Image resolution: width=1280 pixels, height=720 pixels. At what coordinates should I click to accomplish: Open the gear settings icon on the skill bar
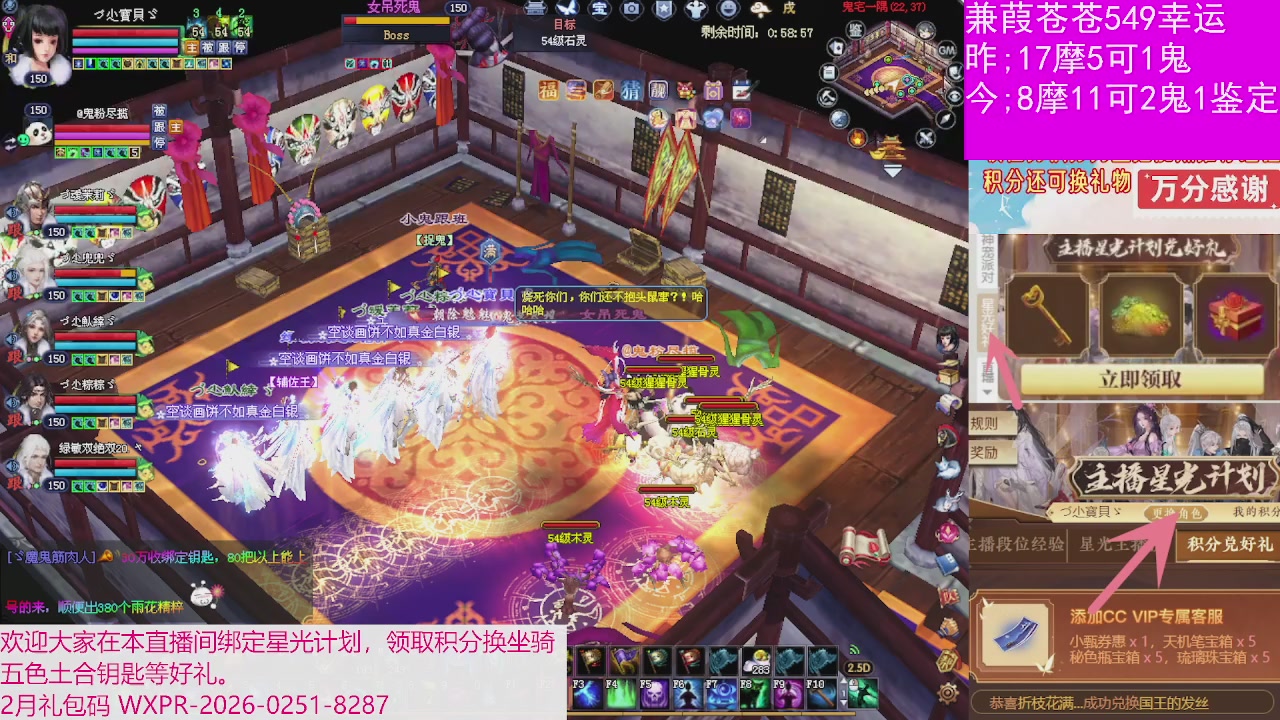tap(948, 692)
